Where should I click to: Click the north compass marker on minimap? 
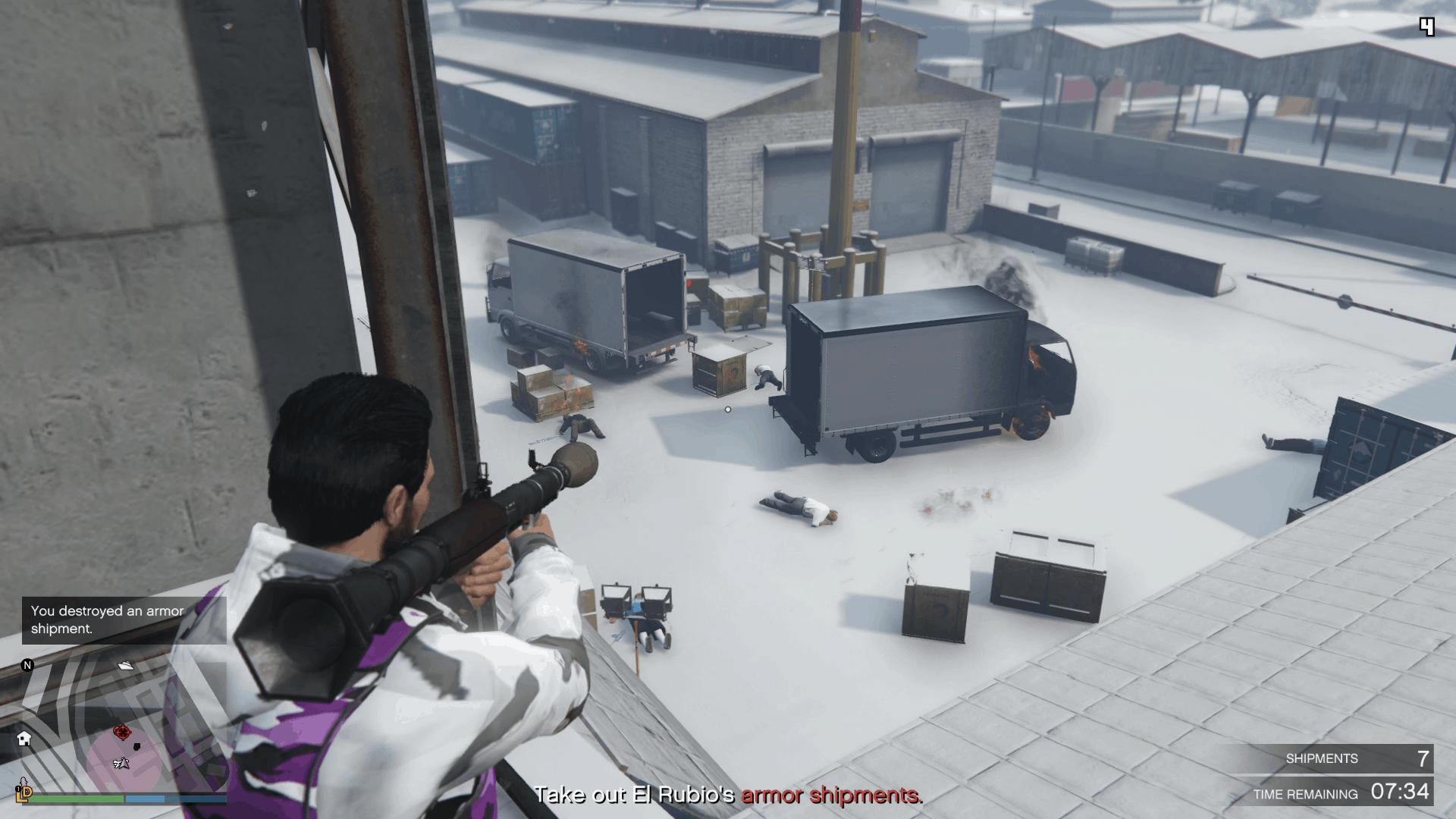(27, 665)
